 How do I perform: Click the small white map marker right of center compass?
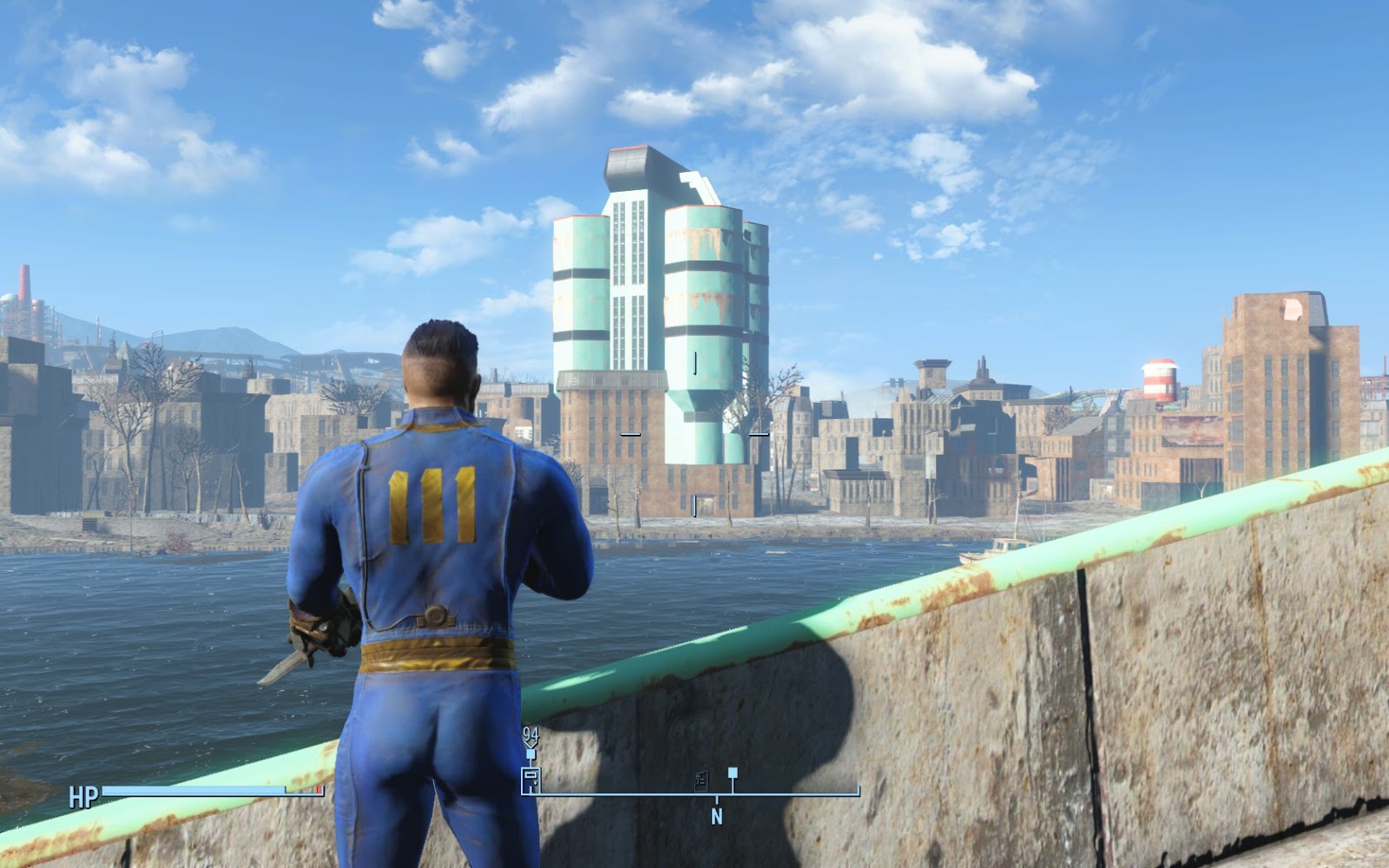pyautogui.click(x=732, y=771)
